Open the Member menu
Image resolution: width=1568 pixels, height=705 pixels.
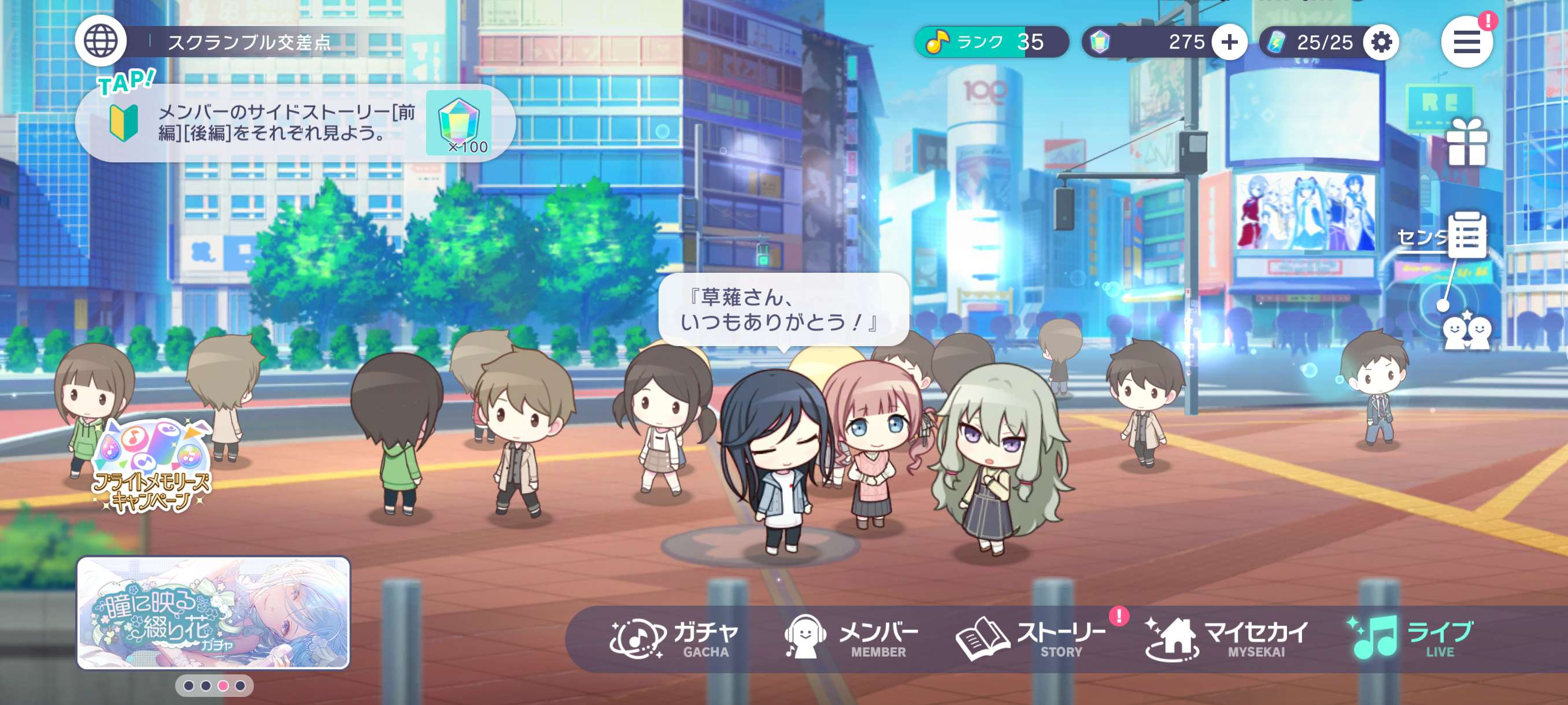850,639
